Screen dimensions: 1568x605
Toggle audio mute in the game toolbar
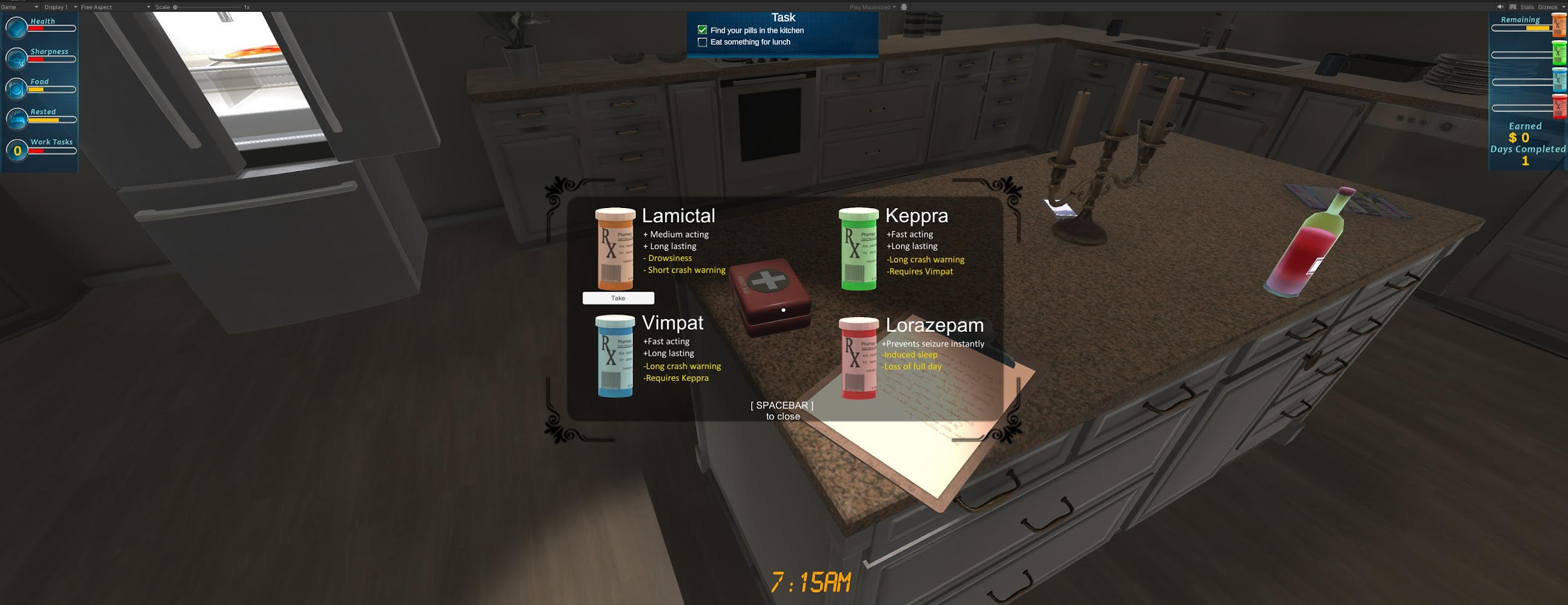tap(1501, 7)
